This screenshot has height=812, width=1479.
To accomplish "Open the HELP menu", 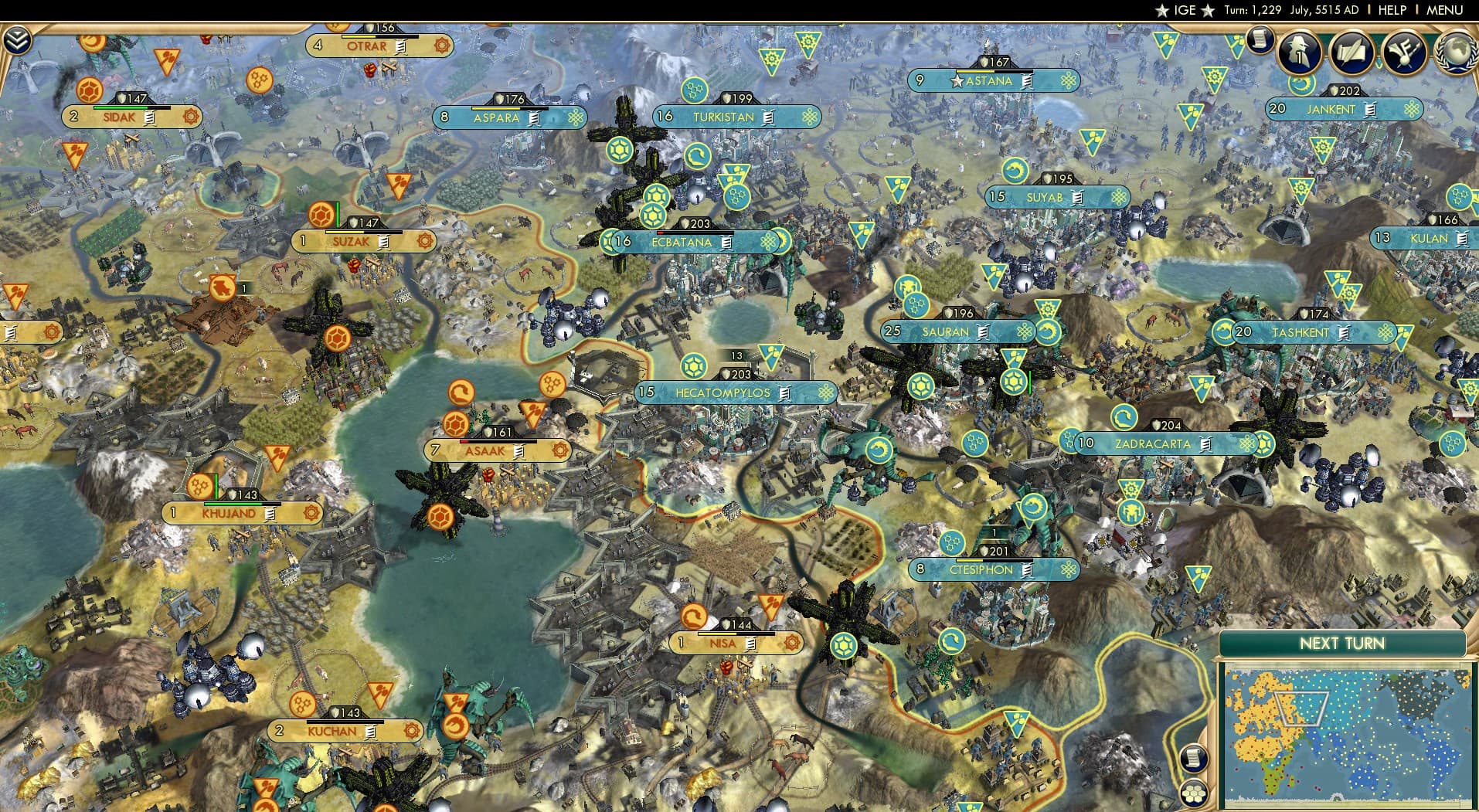I will point(1391,10).
